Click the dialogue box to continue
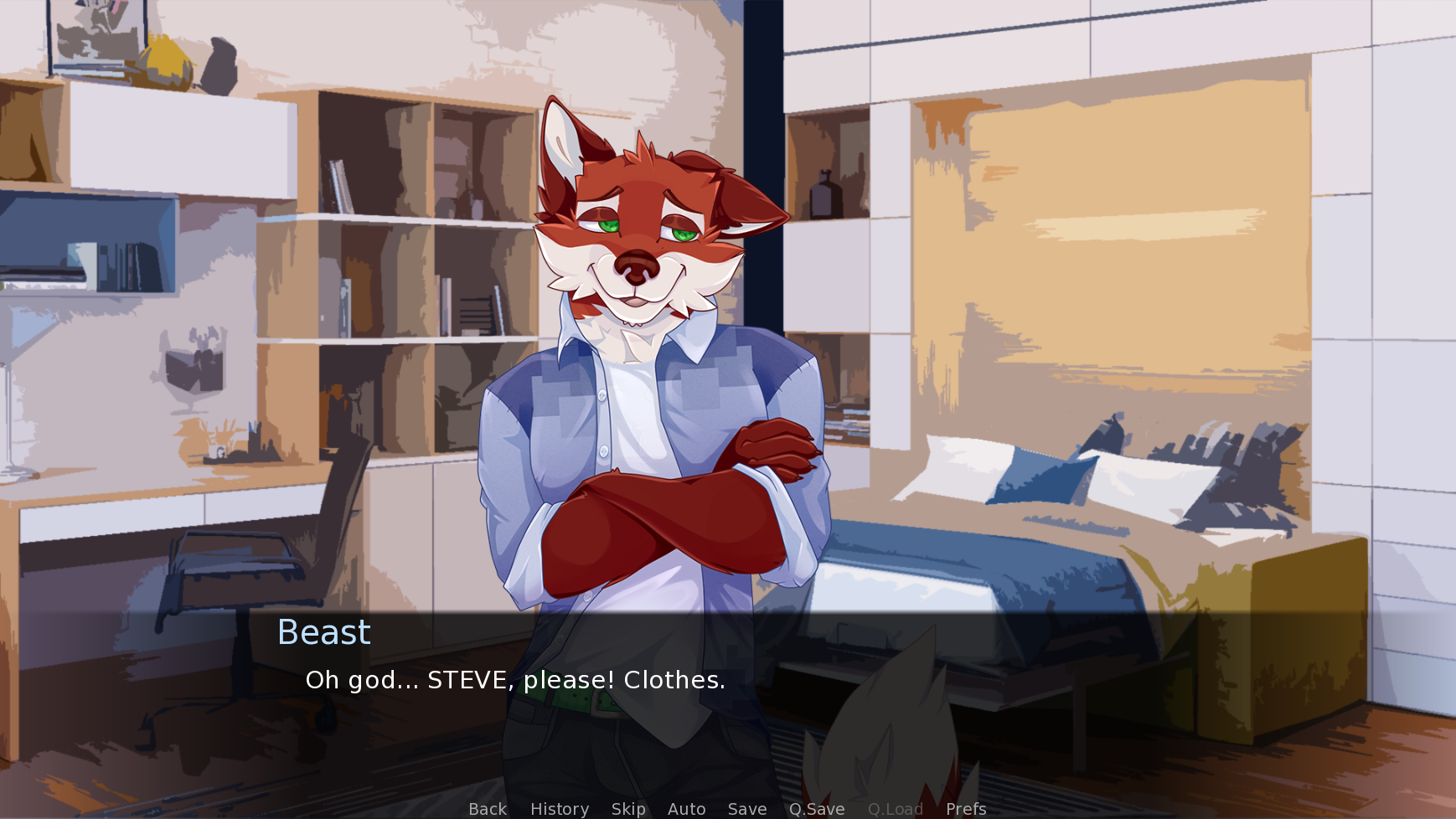 point(727,695)
